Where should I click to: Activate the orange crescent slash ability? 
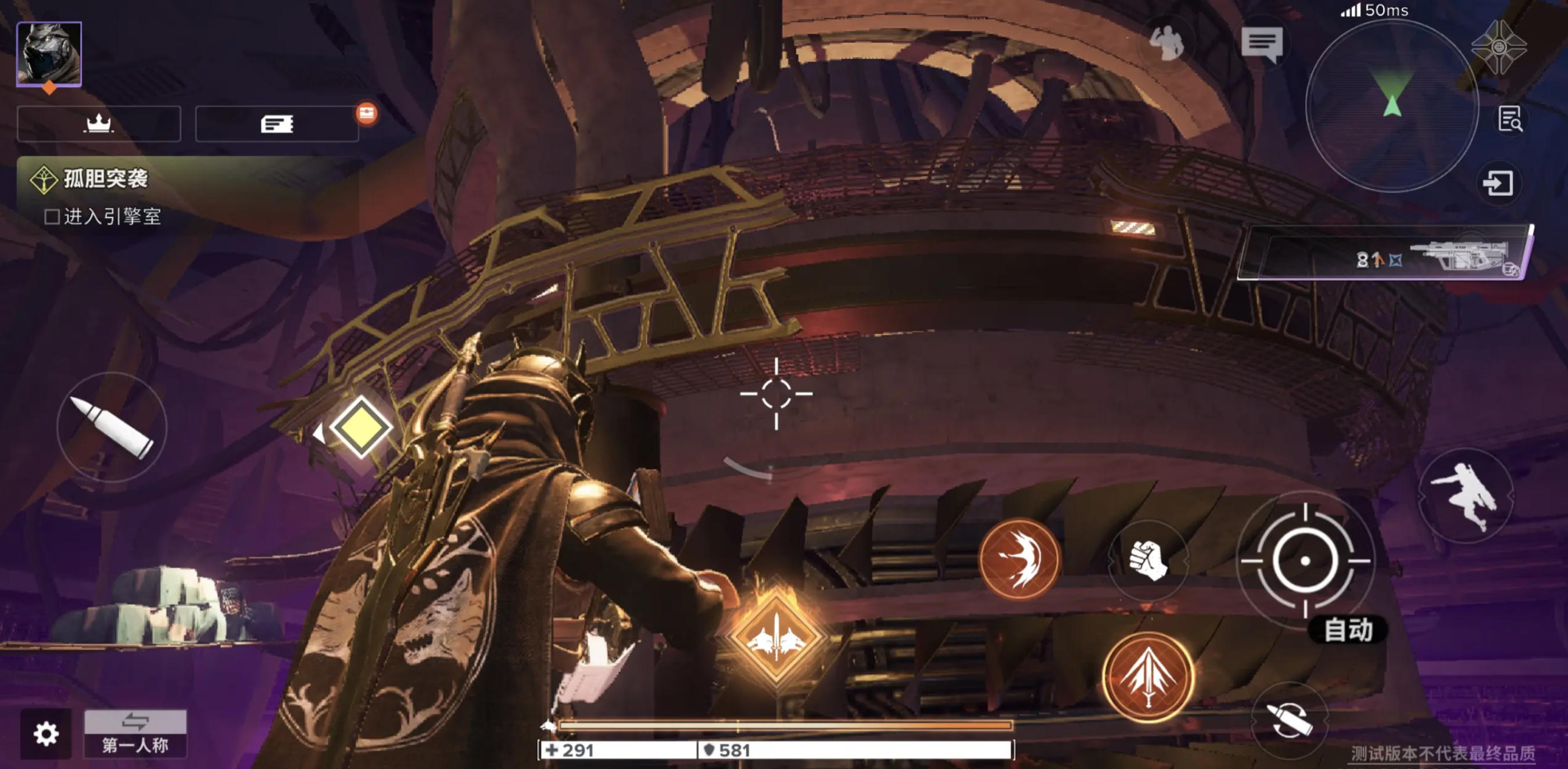[1019, 558]
